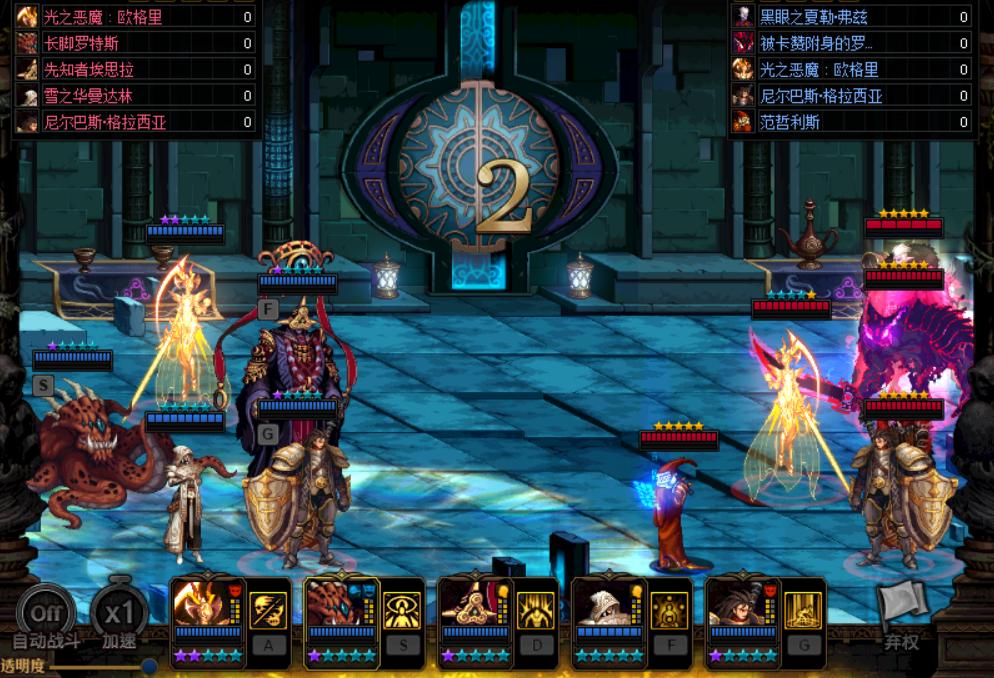Choose the prophet with golden headdress portrait
Image resolution: width=994 pixels, height=678 pixels.
point(476,603)
